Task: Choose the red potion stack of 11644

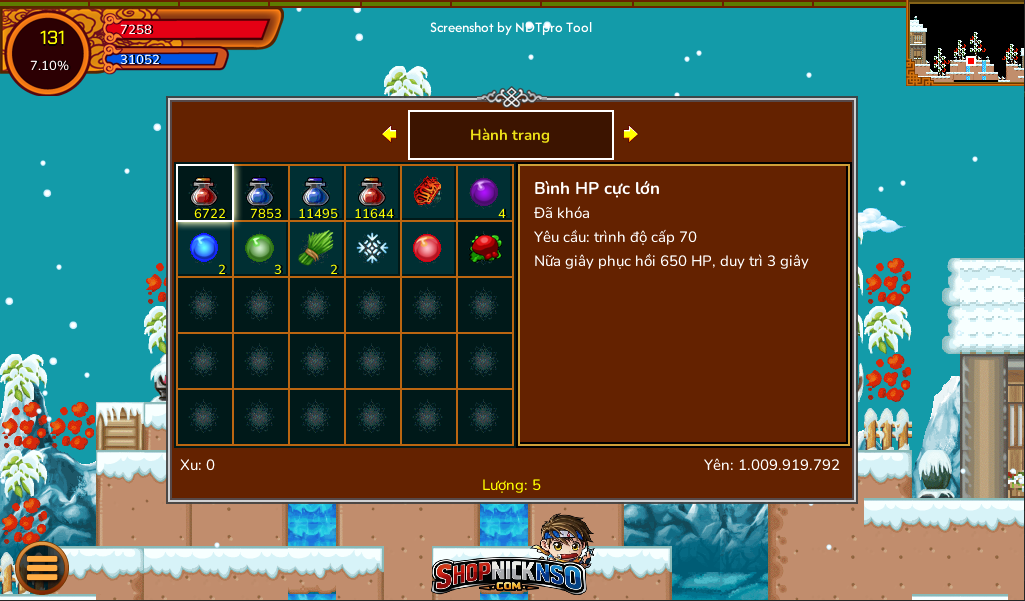Action: (x=373, y=192)
